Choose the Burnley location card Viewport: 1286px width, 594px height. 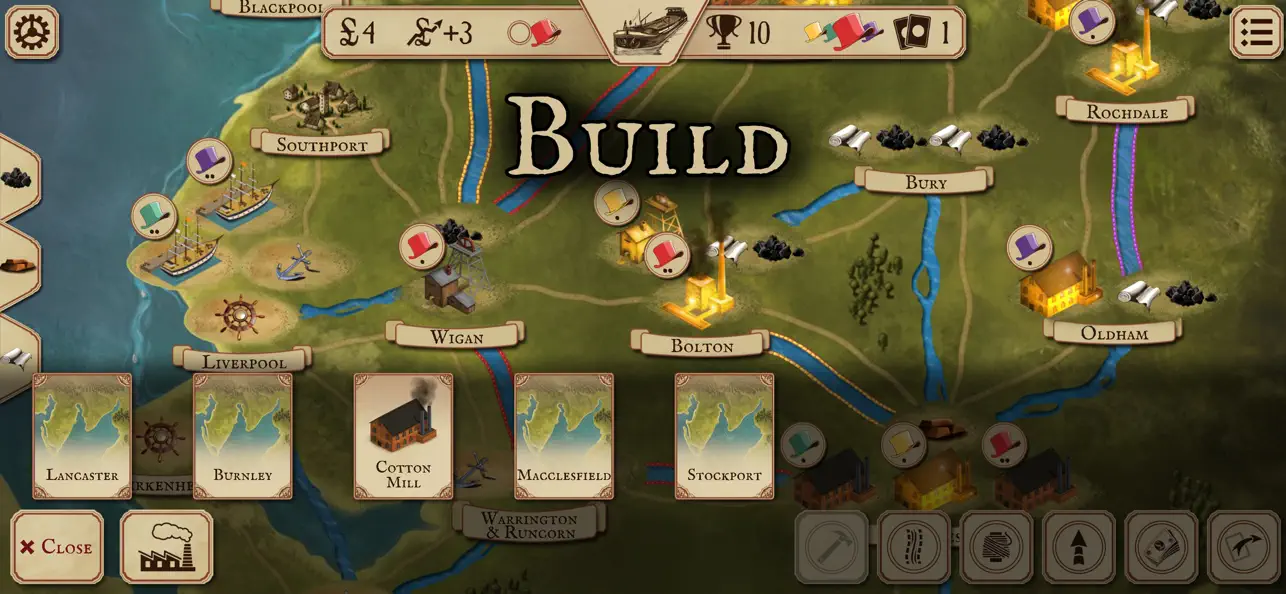pos(243,436)
